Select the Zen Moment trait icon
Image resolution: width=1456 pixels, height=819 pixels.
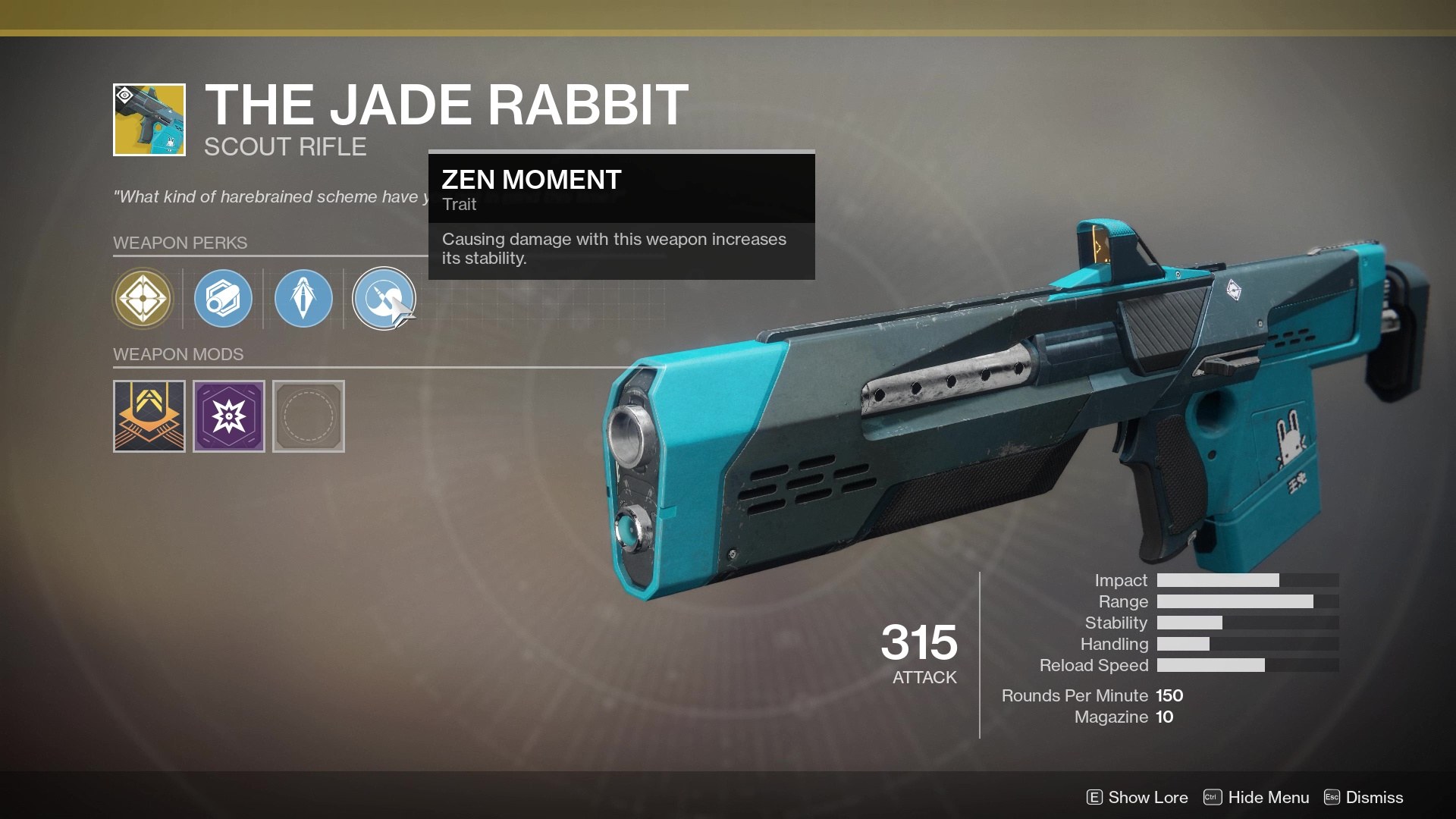tap(384, 299)
